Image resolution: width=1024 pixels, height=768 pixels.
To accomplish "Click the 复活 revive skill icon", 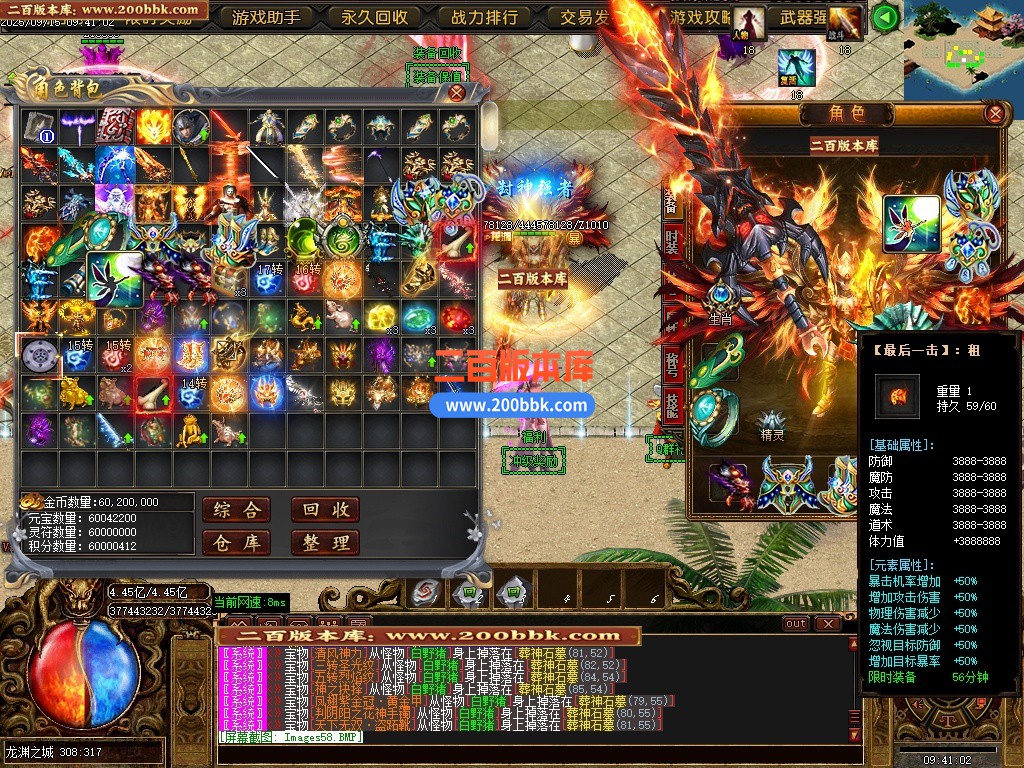I will [x=797, y=68].
